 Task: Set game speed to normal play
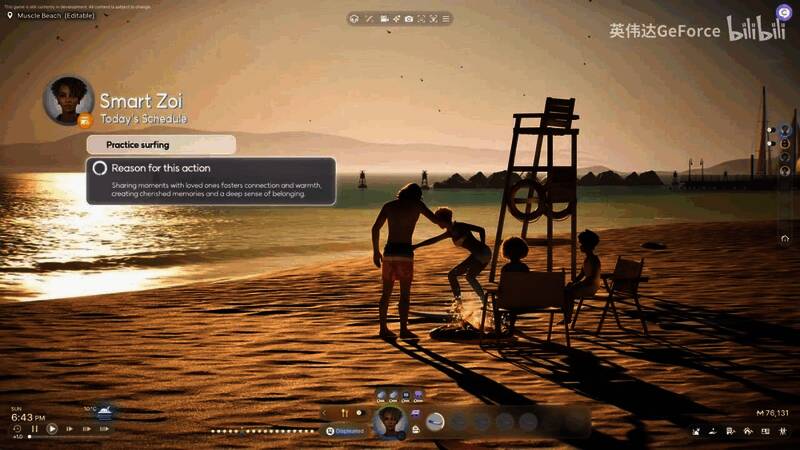(52, 429)
